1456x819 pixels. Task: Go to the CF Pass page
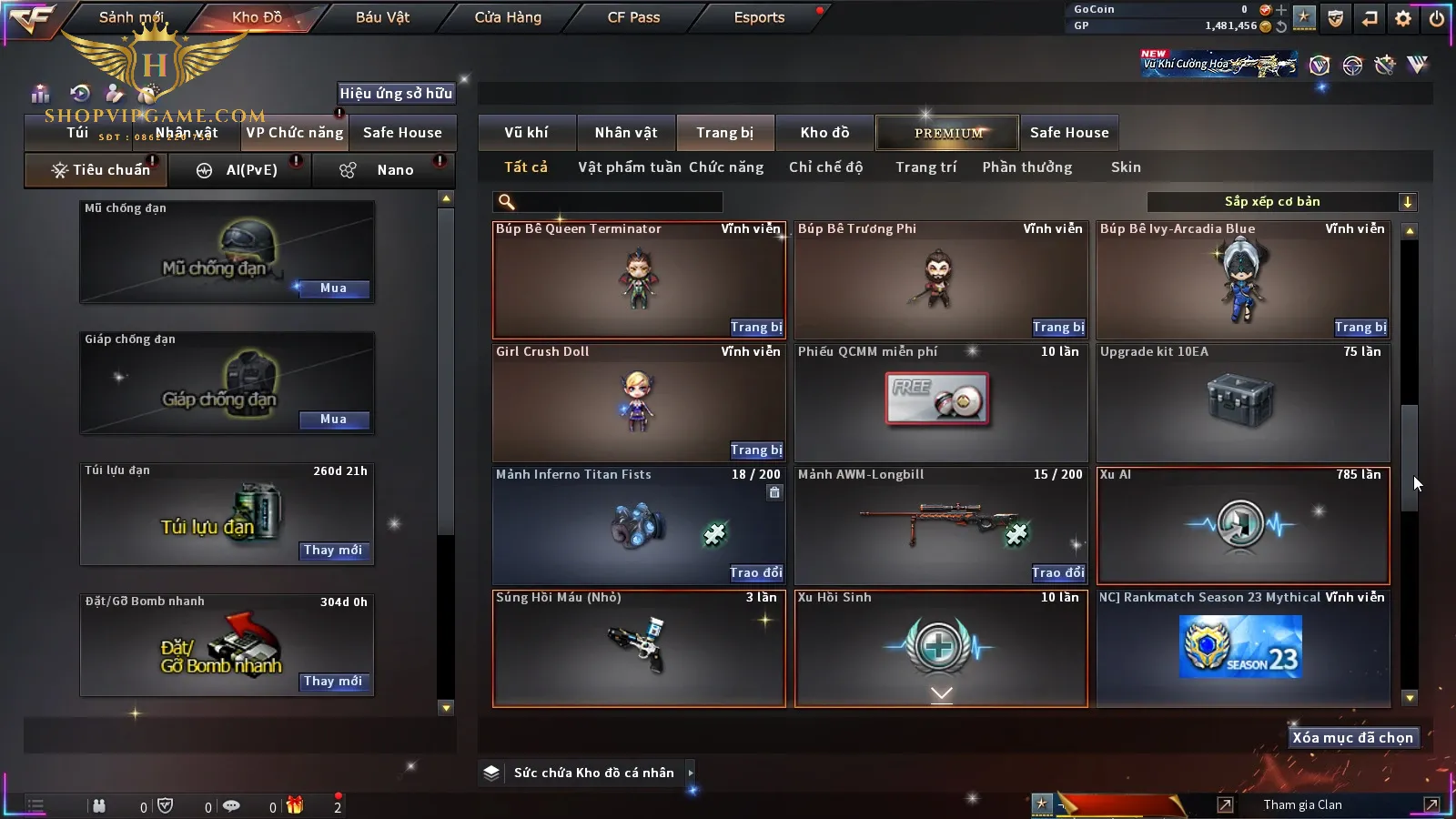[633, 17]
